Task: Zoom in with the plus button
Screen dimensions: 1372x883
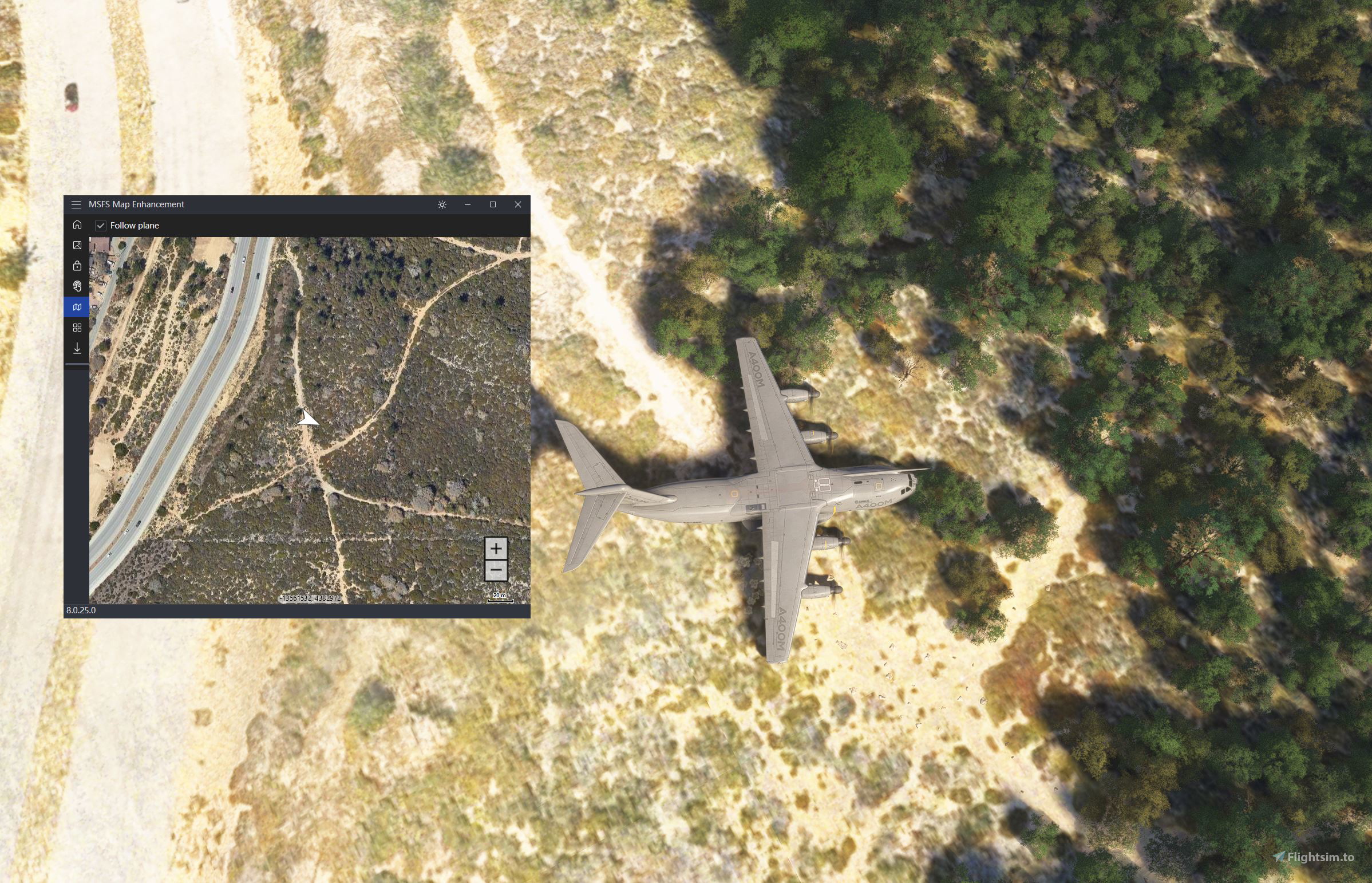Action: tap(496, 549)
